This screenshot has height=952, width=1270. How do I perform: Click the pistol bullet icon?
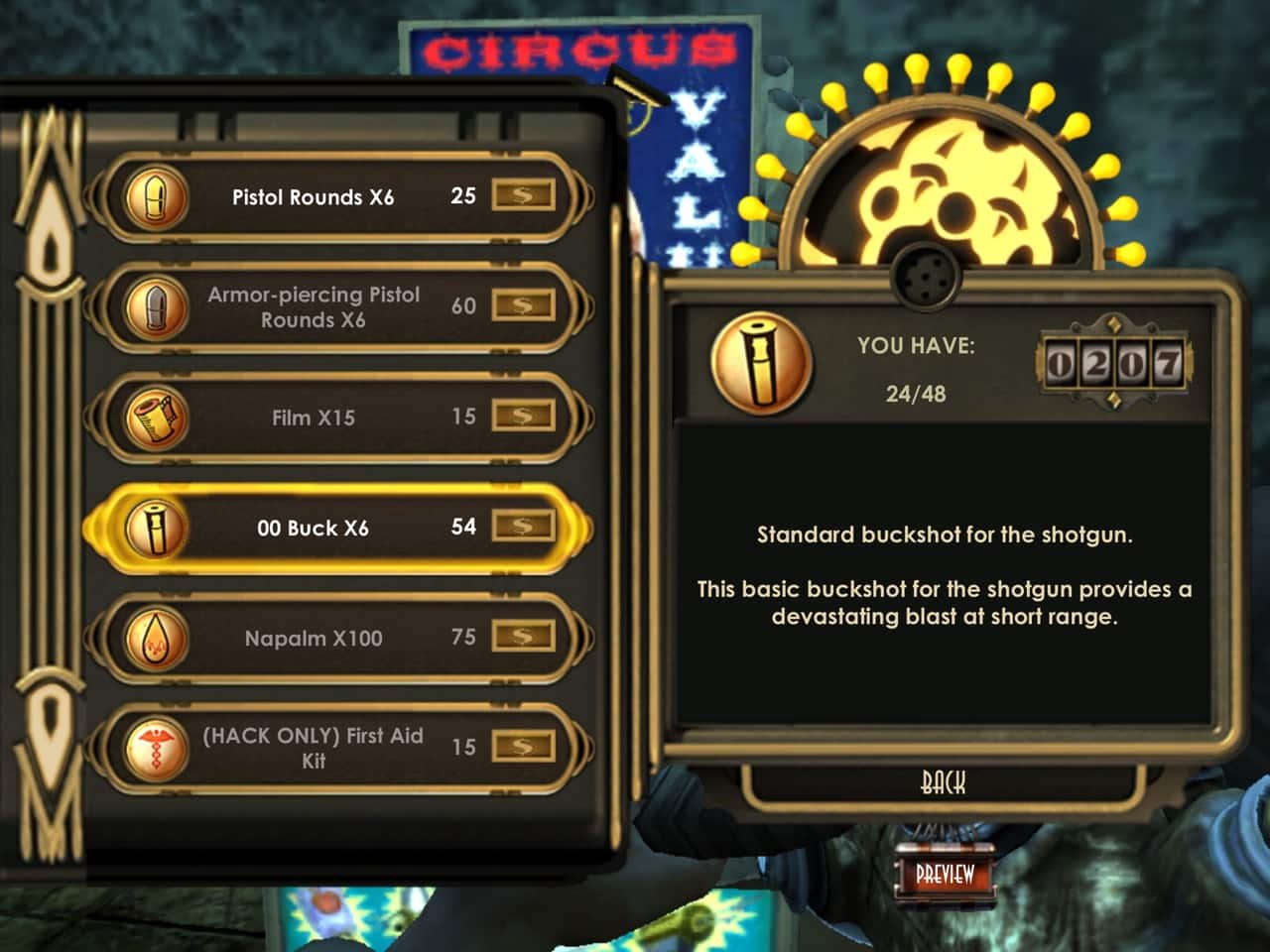[x=156, y=196]
